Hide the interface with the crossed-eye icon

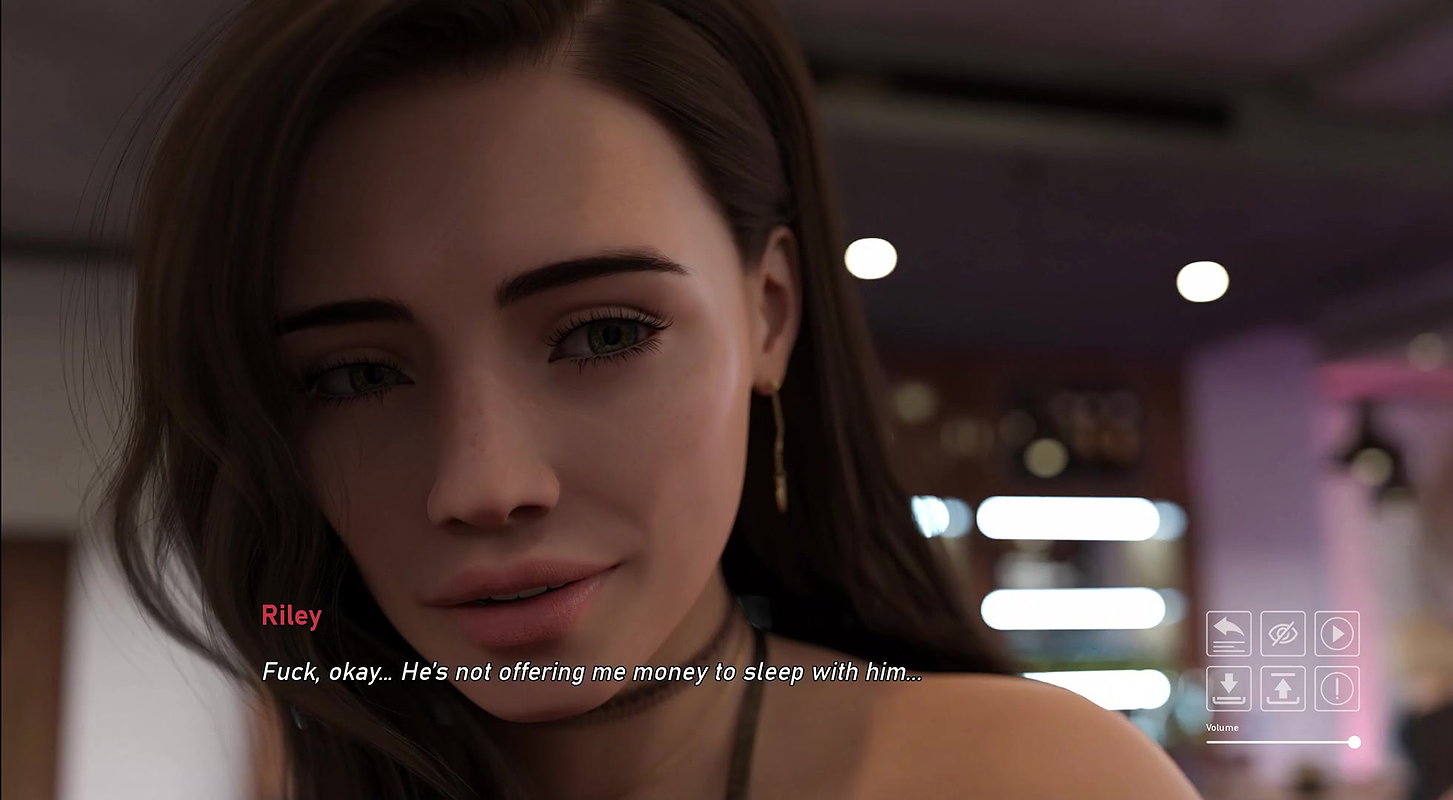(x=1282, y=633)
